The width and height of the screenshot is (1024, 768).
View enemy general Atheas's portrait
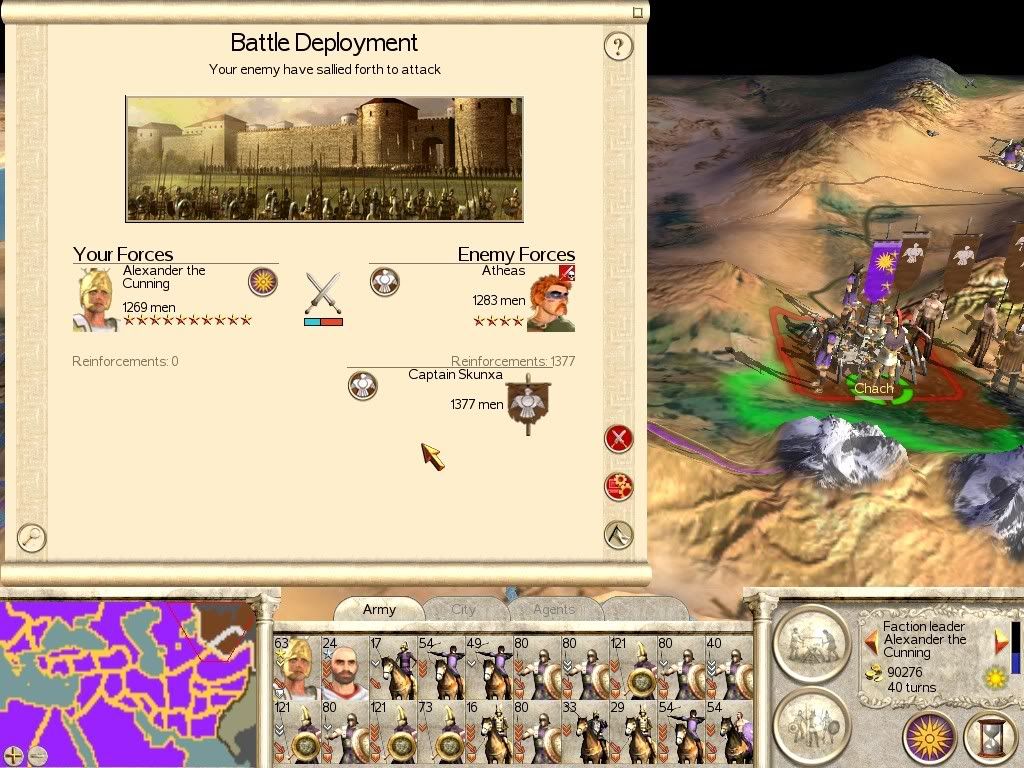(x=550, y=300)
